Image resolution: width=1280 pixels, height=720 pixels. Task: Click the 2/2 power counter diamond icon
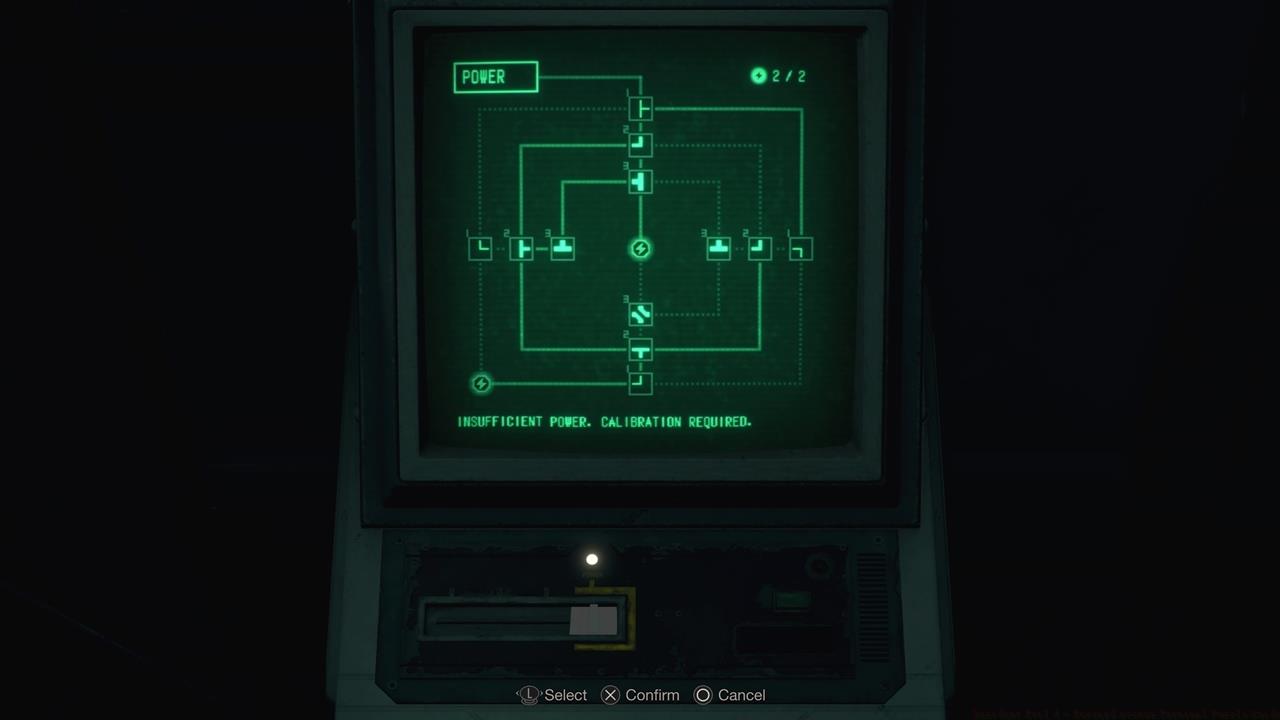coord(760,75)
